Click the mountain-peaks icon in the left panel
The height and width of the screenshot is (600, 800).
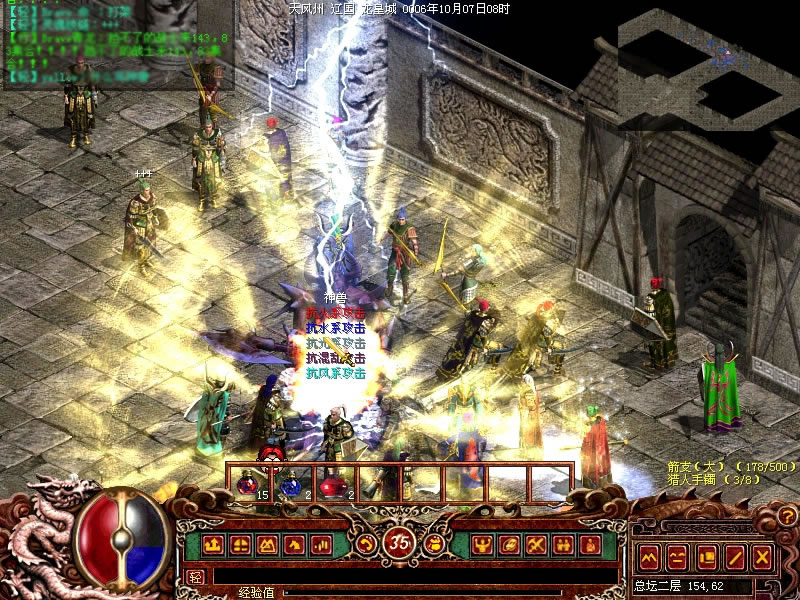click(x=267, y=545)
